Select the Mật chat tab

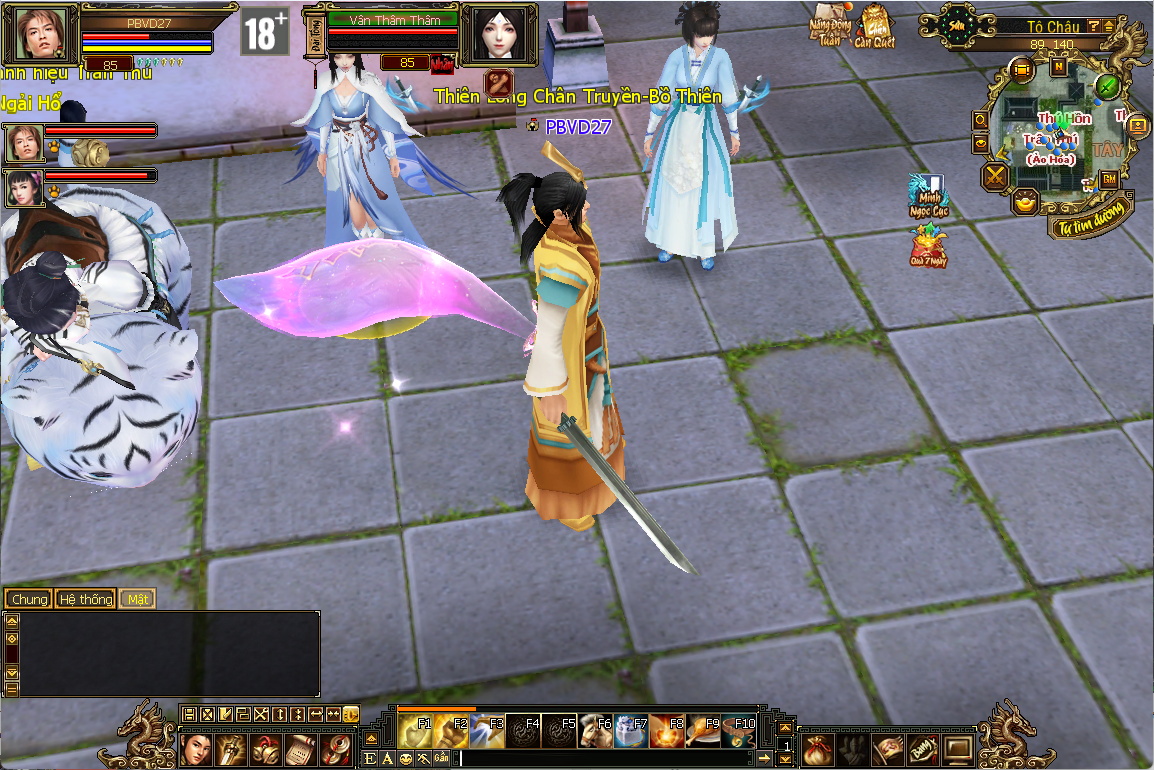137,599
